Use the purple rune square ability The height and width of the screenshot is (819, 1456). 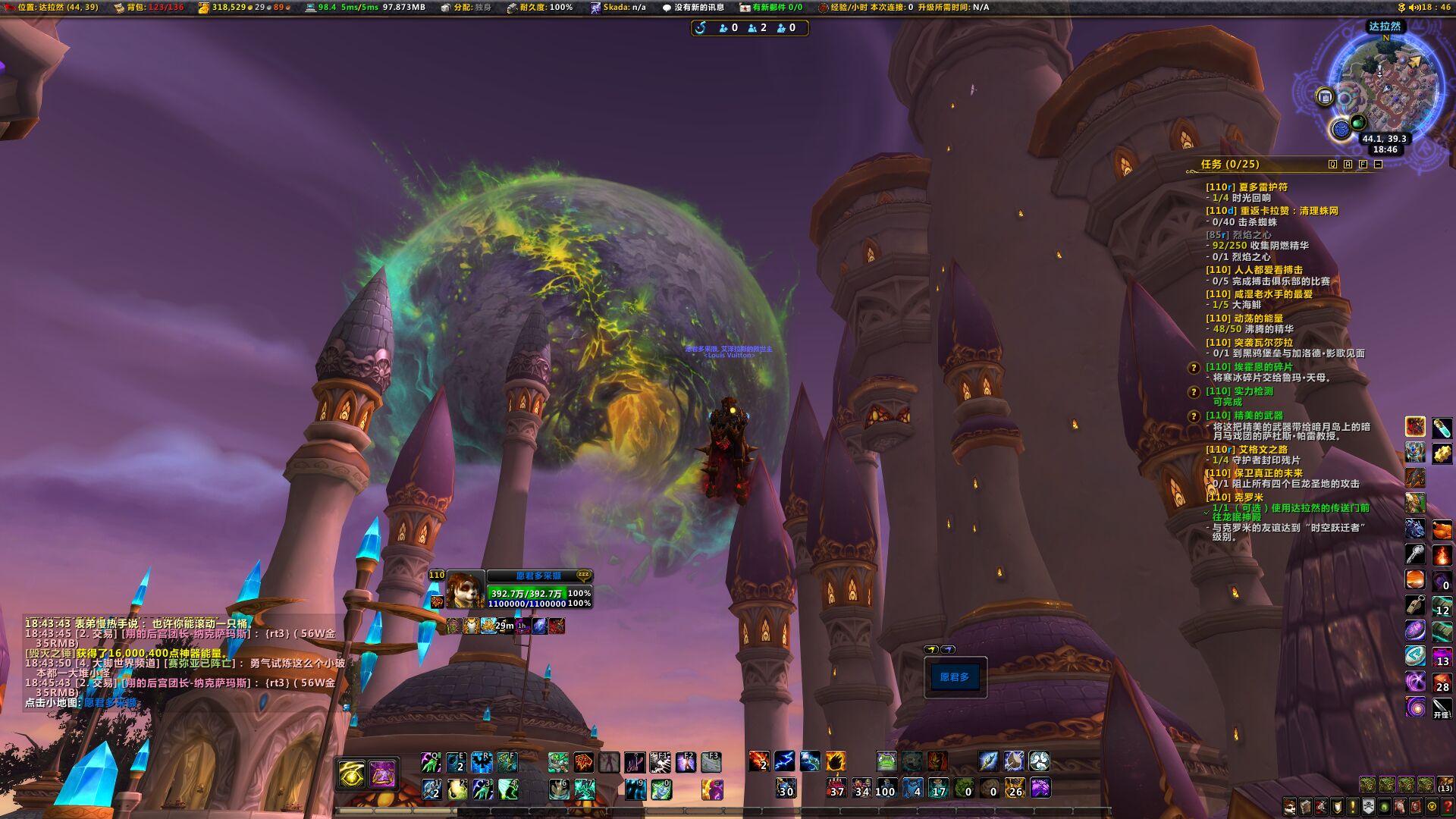click(x=382, y=774)
